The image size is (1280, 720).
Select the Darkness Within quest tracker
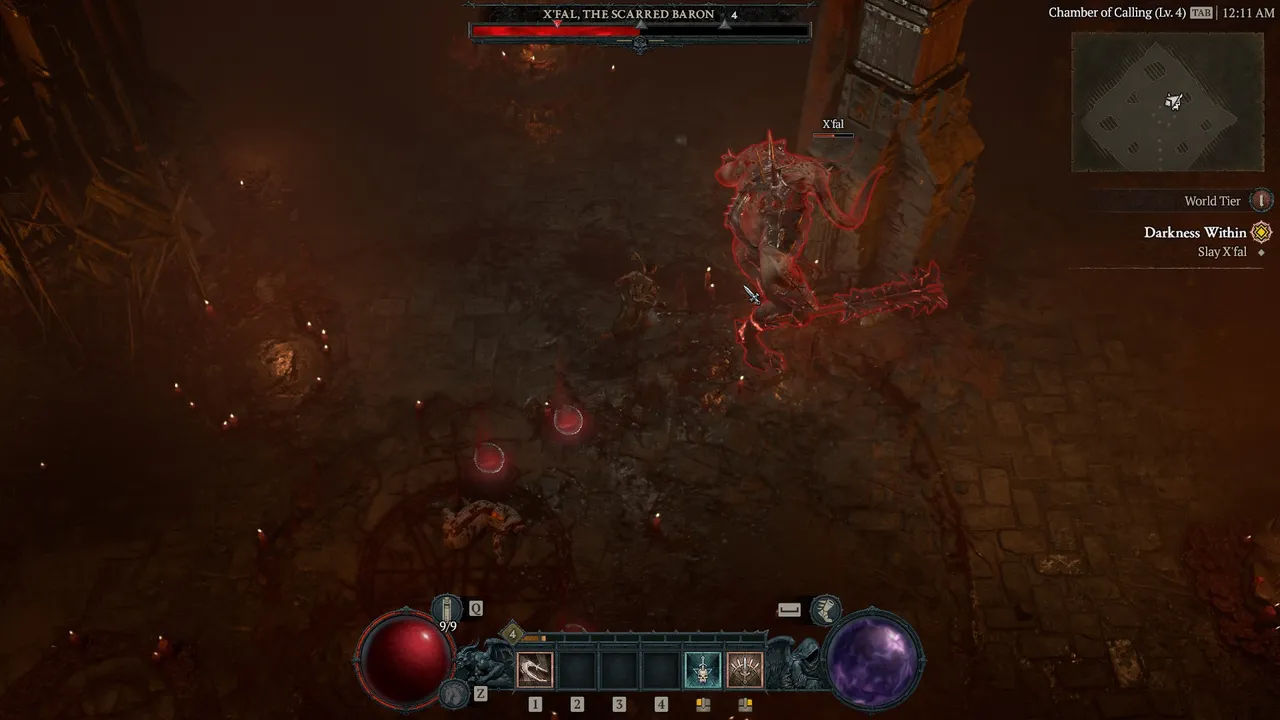(1195, 233)
